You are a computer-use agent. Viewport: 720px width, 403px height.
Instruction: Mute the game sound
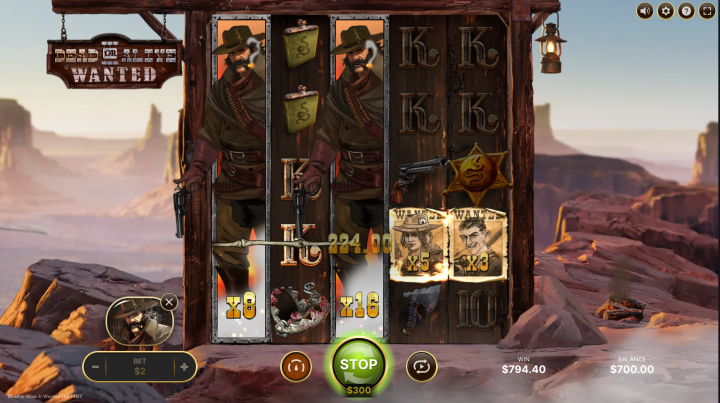(645, 11)
